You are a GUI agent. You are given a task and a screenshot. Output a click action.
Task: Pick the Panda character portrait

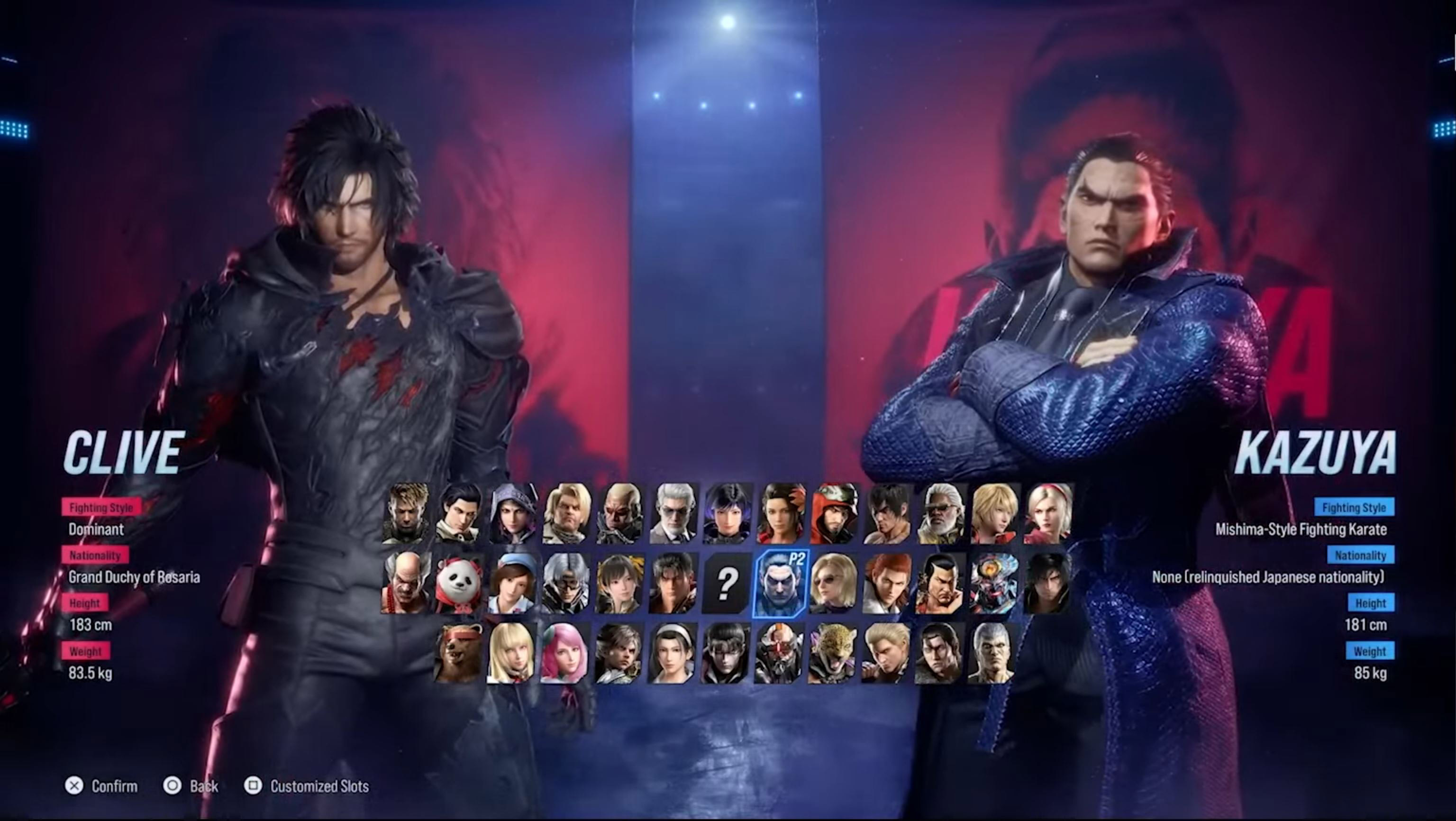(459, 583)
